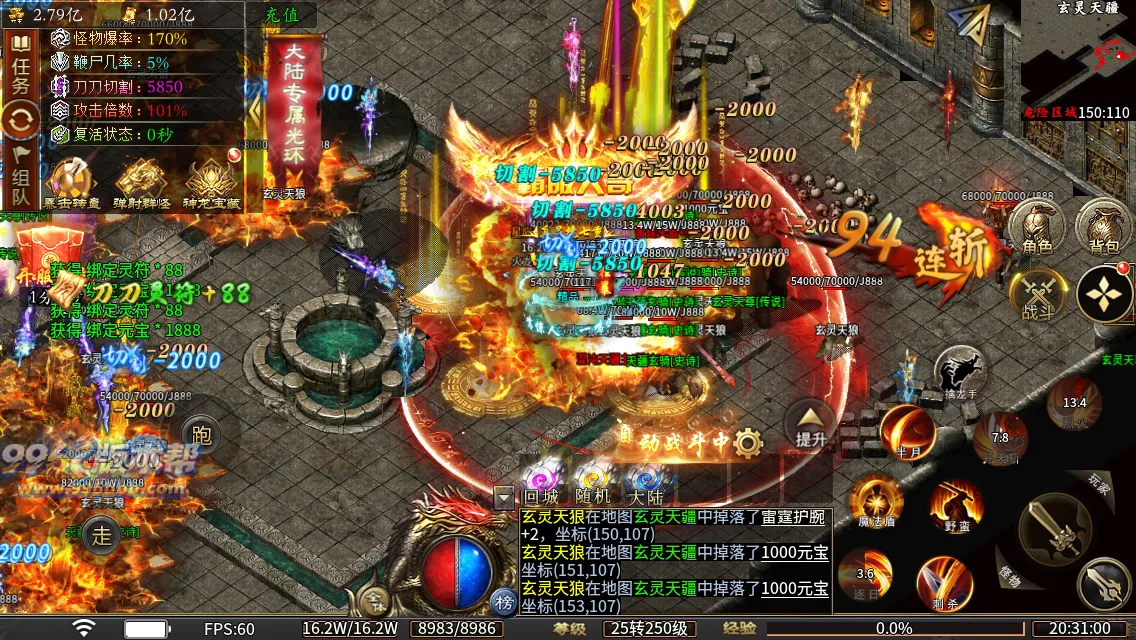Screen dimensions: 1136x640
Task: Toggle the 战斗 crossed-swords mode button
Action: point(1035,296)
